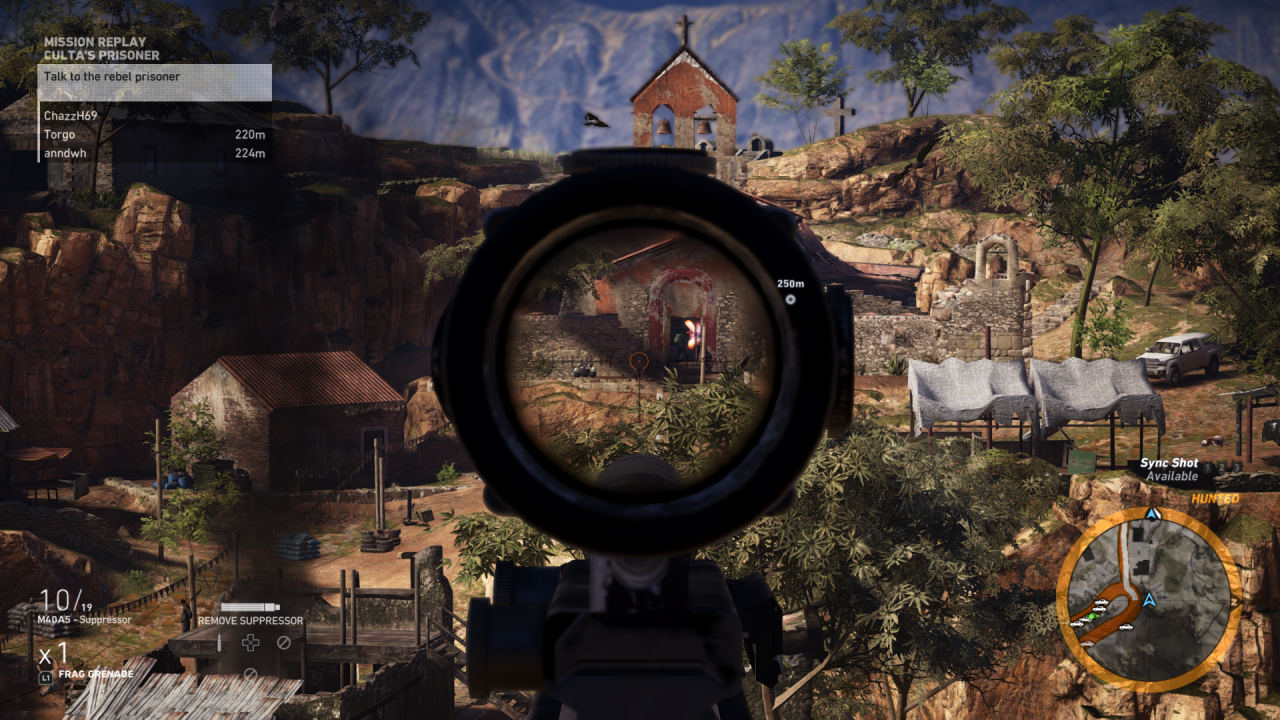This screenshot has width=1280, height=720.
Task: Choose the bullet ammo-type icon
Action: click(x=219, y=643)
